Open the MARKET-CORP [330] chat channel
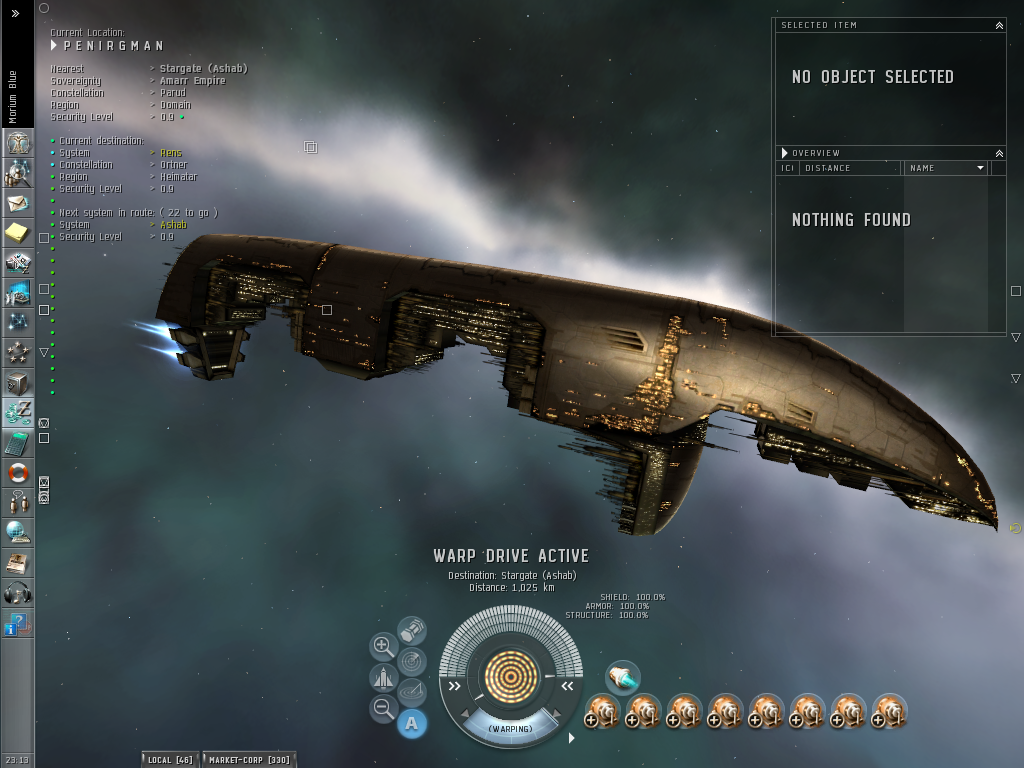 [249, 760]
